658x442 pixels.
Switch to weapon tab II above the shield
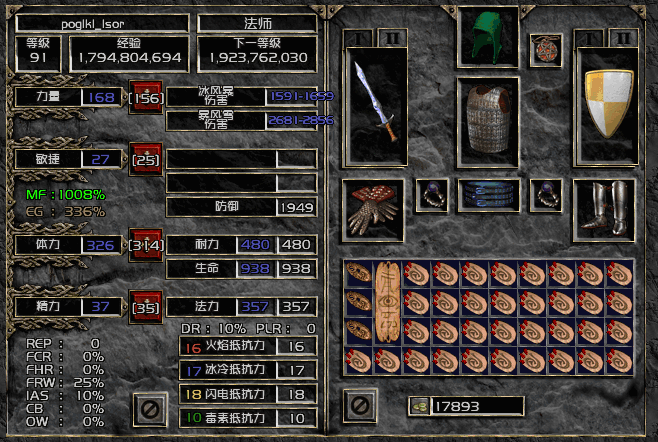(x=623, y=37)
